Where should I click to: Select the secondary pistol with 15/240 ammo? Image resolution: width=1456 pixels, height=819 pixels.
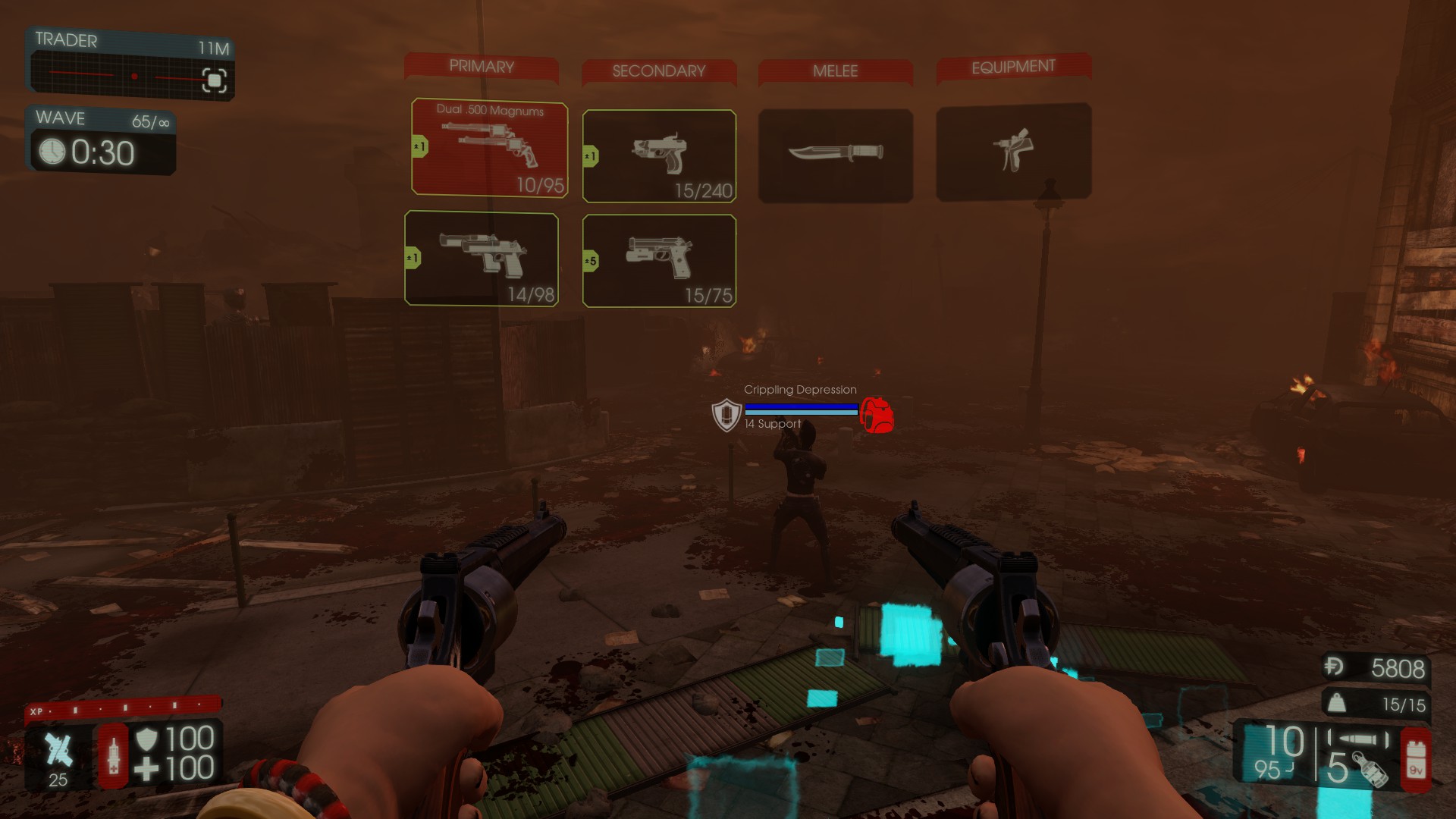coord(659,156)
